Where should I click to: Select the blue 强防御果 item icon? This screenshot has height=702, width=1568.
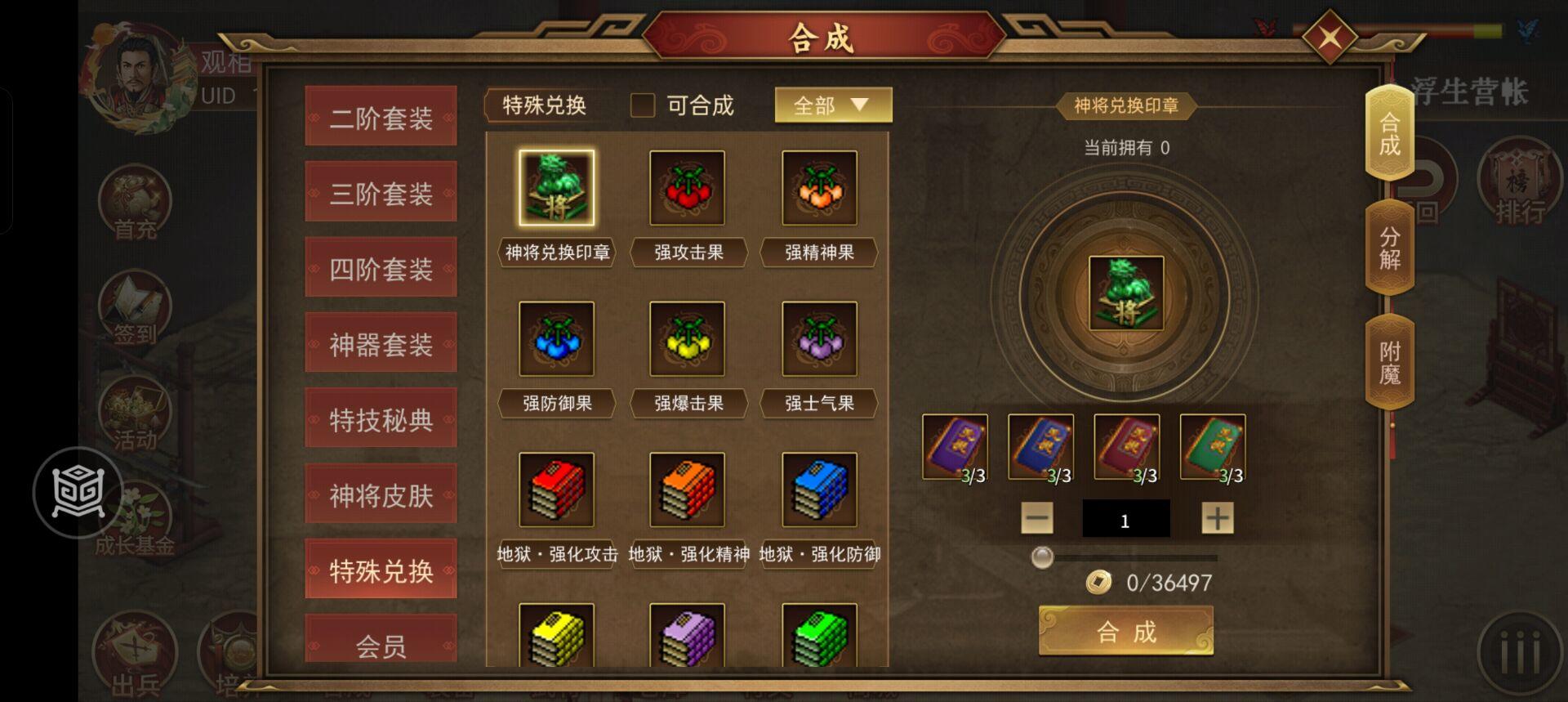pyautogui.click(x=556, y=338)
